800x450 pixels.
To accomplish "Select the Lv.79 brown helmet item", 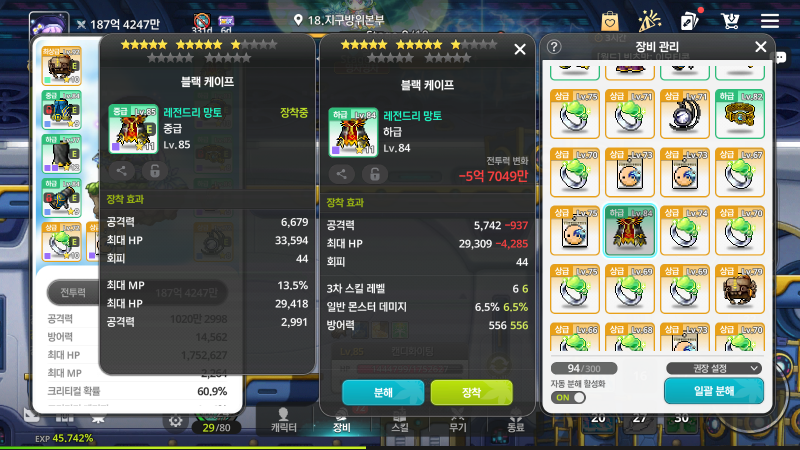I will coord(741,287).
